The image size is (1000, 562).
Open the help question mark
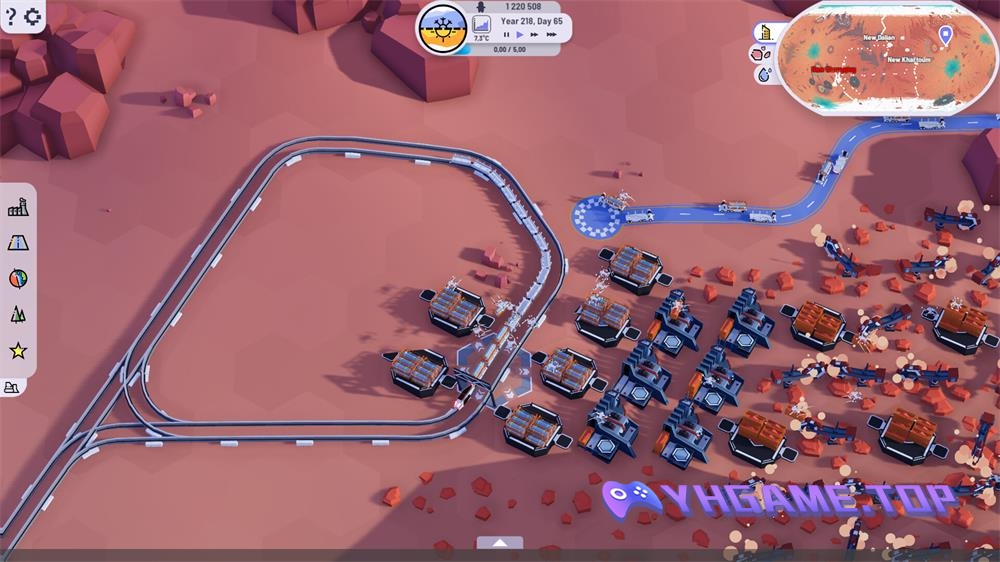(x=11, y=16)
